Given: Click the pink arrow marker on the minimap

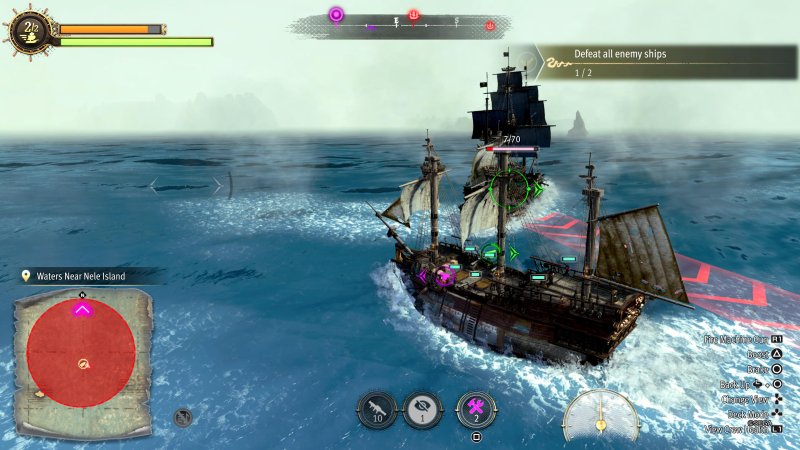Looking at the screenshot, I should [82, 310].
